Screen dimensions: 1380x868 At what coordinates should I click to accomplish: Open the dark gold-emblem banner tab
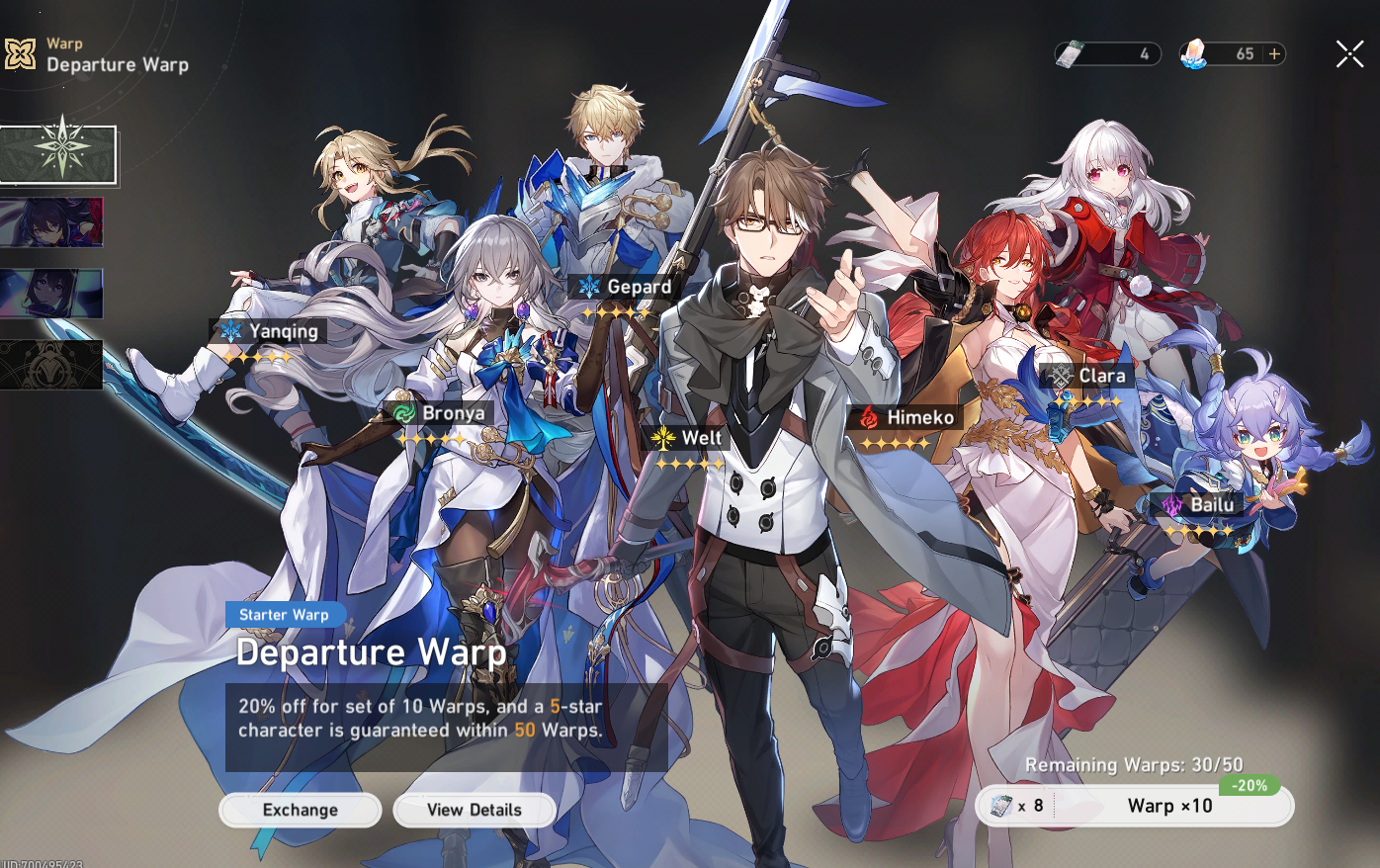[51, 365]
